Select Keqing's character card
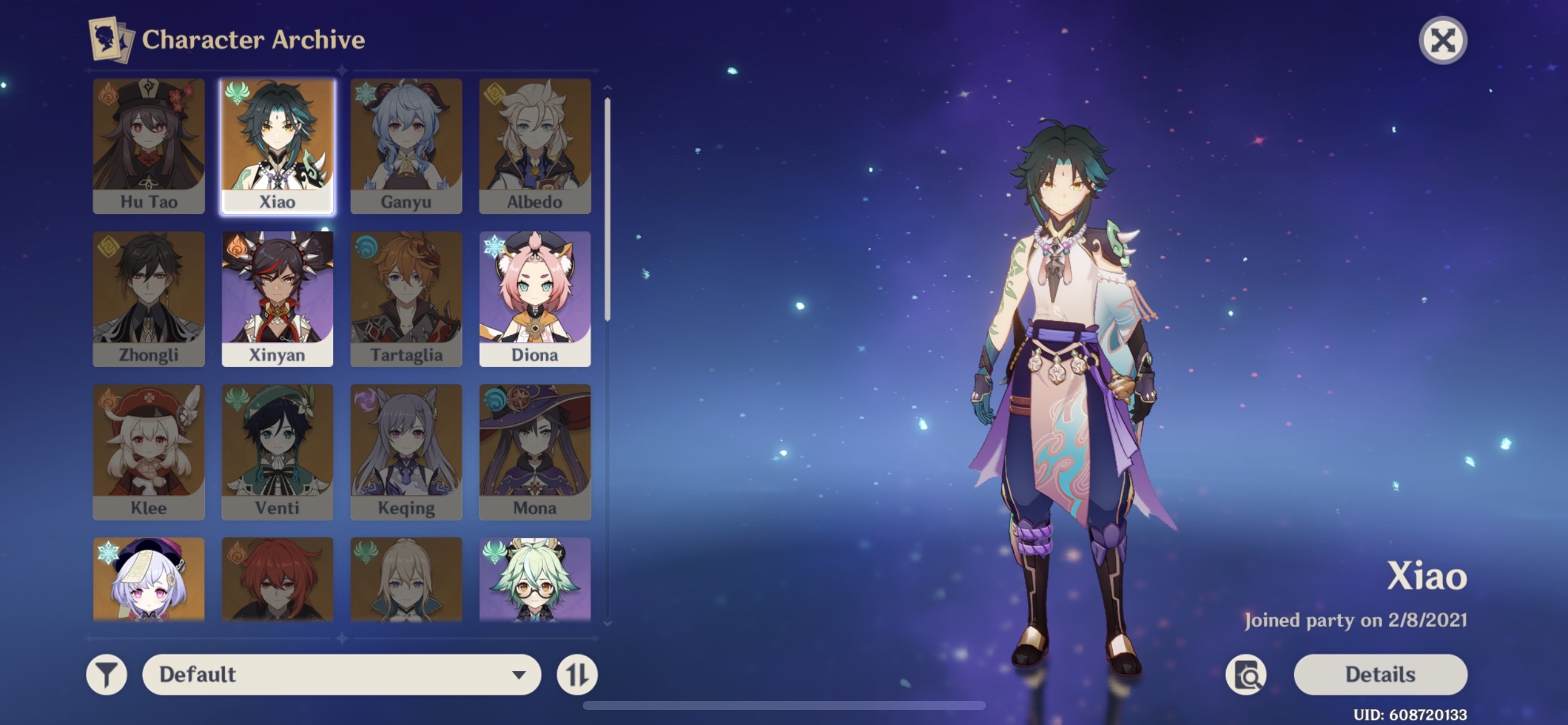The width and height of the screenshot is (1568, 725). pyautogui.click(x=406, y=452)
